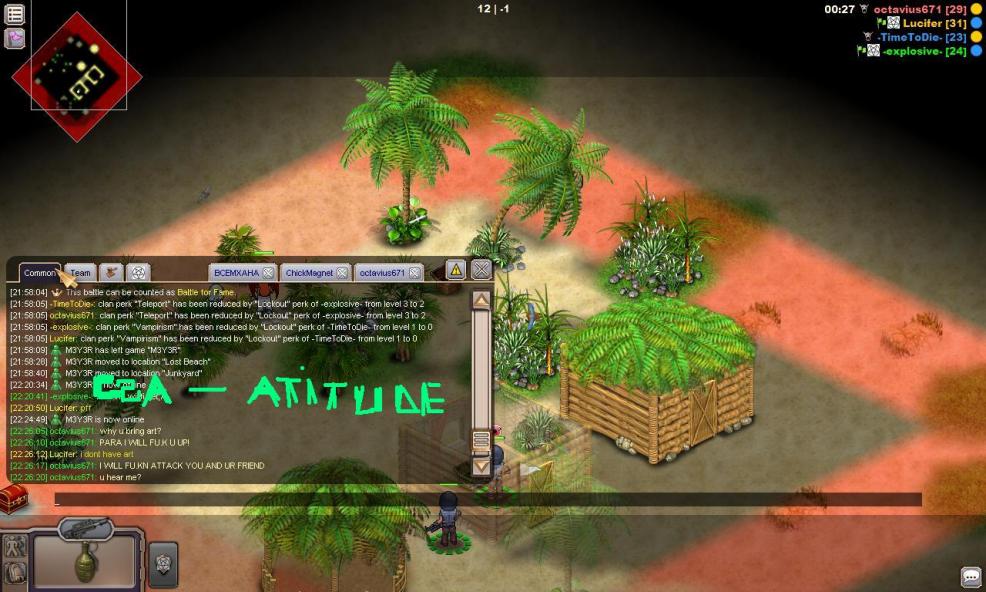Open the backpack inventory icon

click(15, 572)
